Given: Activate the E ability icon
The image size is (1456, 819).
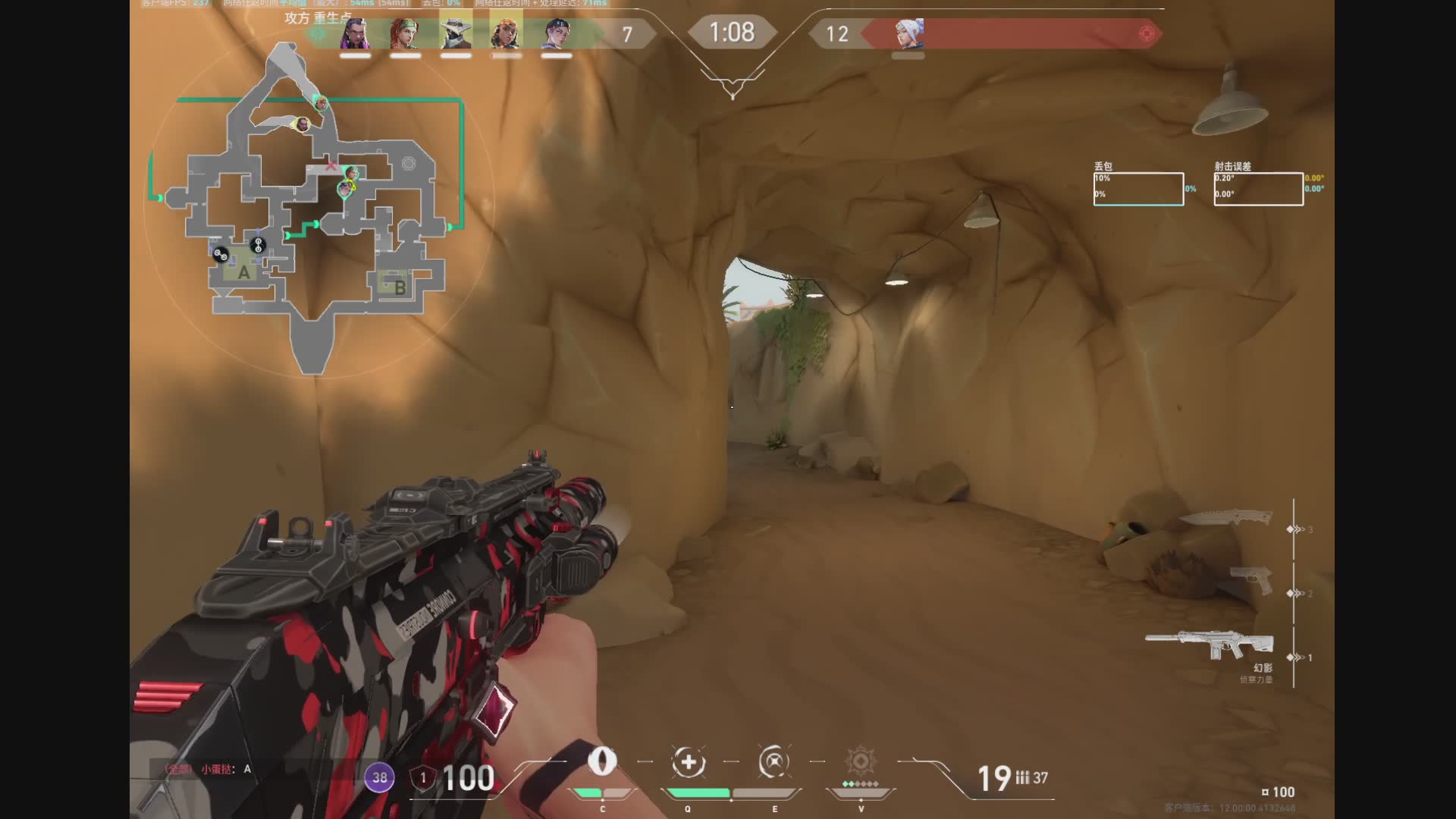Looking at the screenshot, I should (774, 762).
